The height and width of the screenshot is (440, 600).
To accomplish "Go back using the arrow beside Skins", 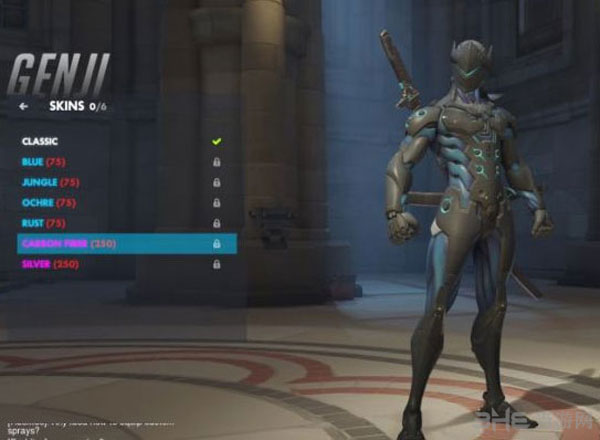I will pyautogui.click(x=23, y=105).
